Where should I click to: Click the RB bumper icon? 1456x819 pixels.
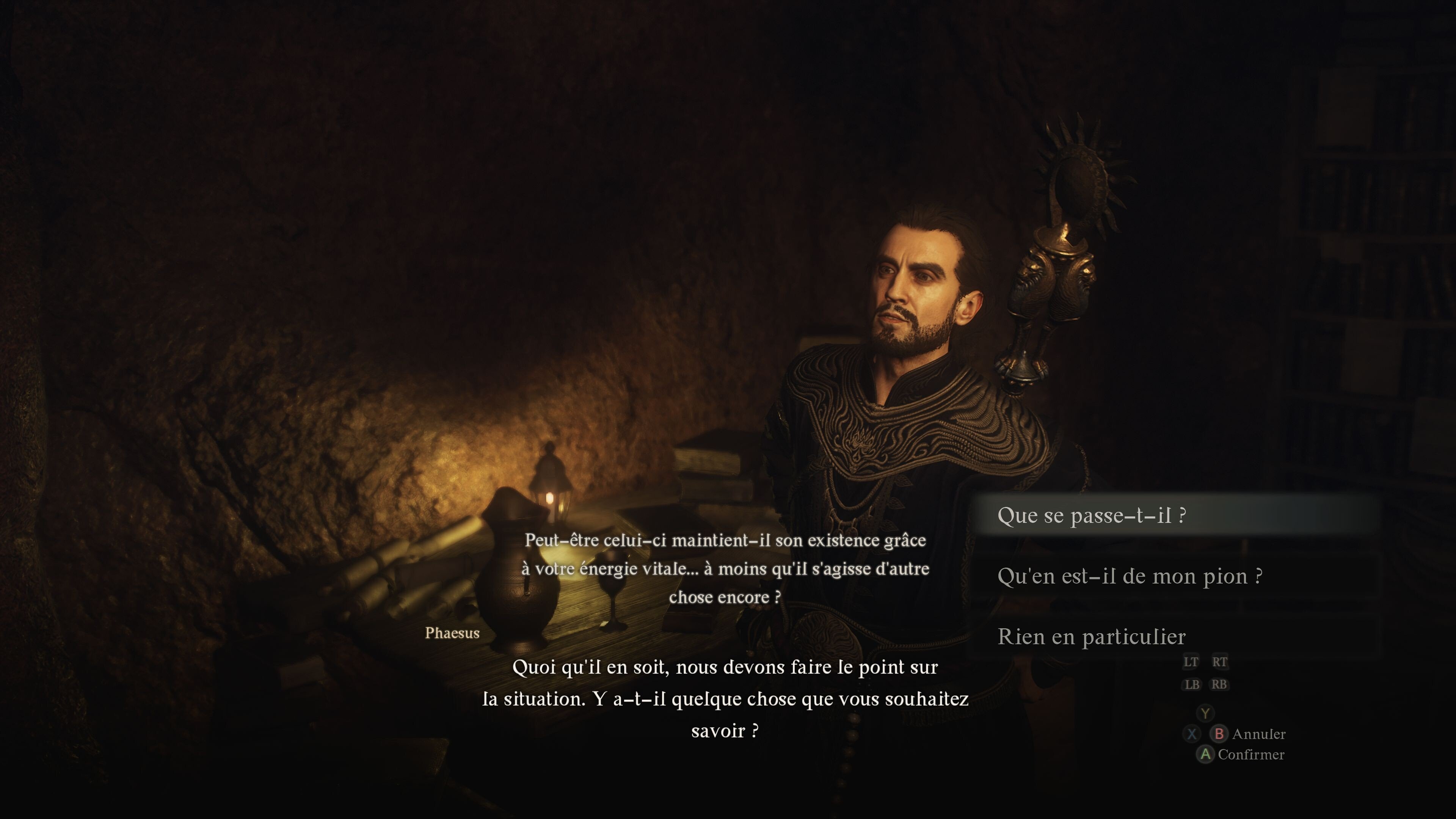tap(1219, 684)
